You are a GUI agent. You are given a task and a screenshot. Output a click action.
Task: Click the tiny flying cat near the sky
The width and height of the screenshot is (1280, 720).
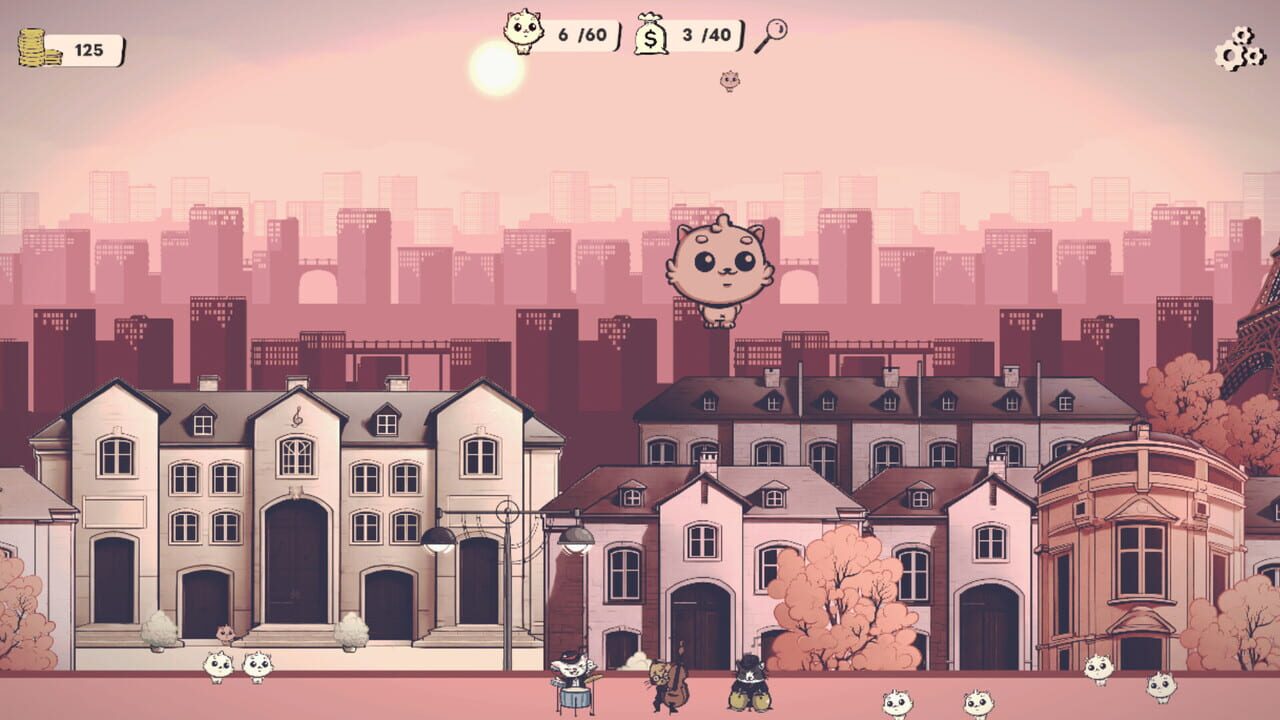tap(728, 80)
